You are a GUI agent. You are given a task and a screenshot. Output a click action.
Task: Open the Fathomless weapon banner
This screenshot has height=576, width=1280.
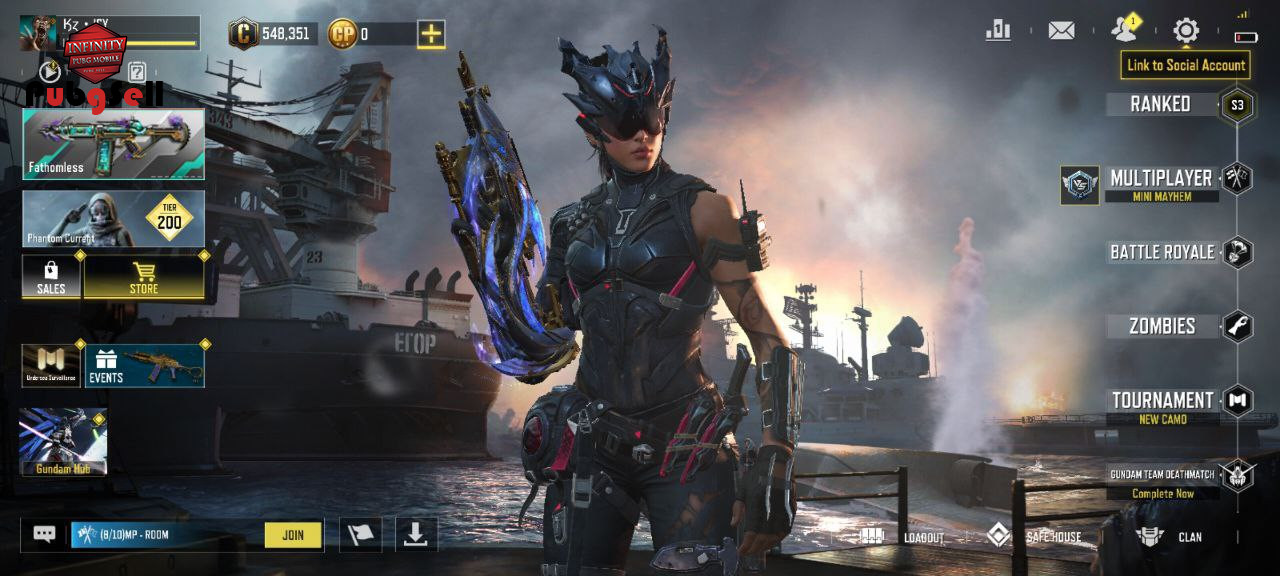pos(114,144)
